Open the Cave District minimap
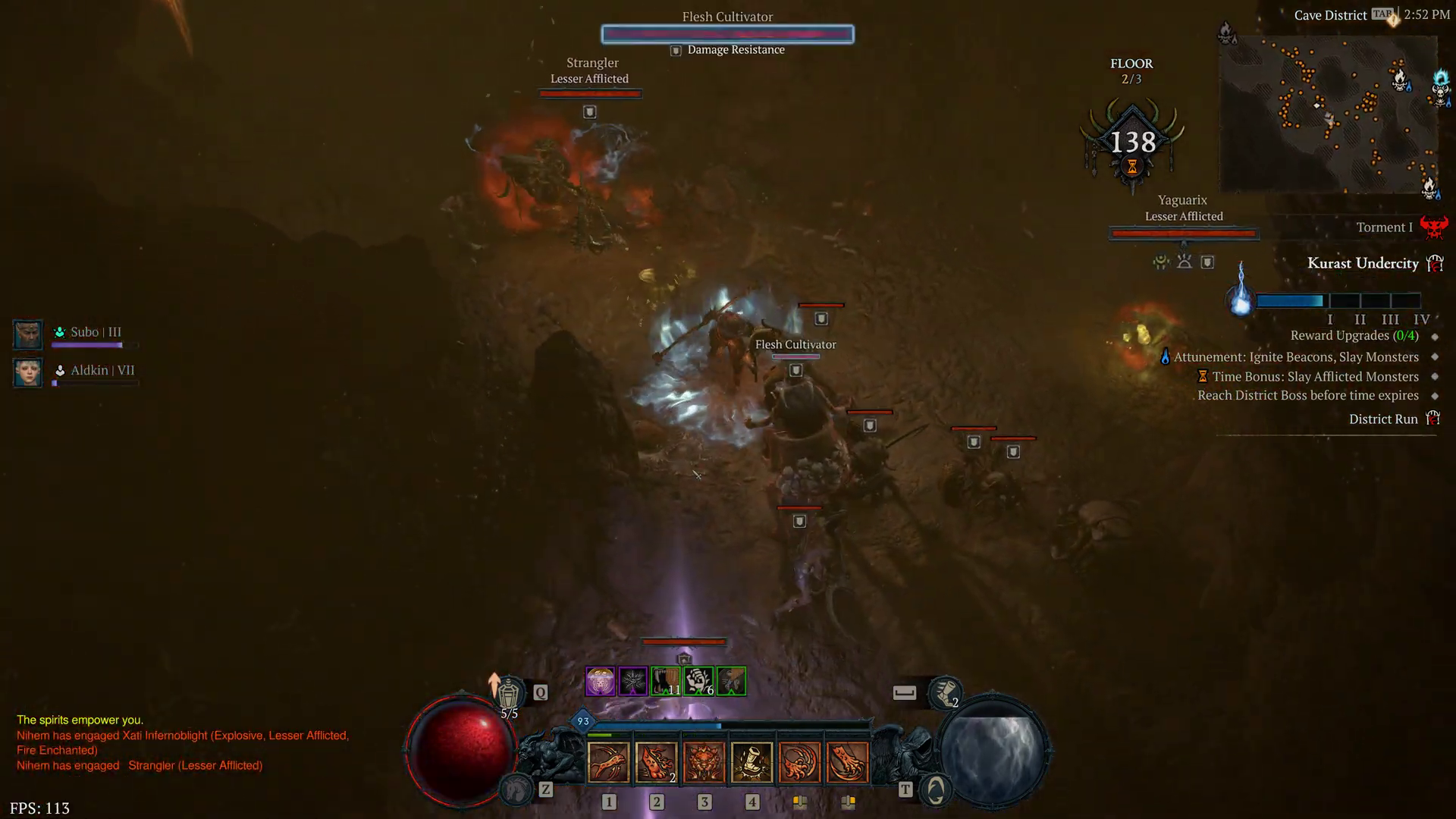 coord(1329,114)
